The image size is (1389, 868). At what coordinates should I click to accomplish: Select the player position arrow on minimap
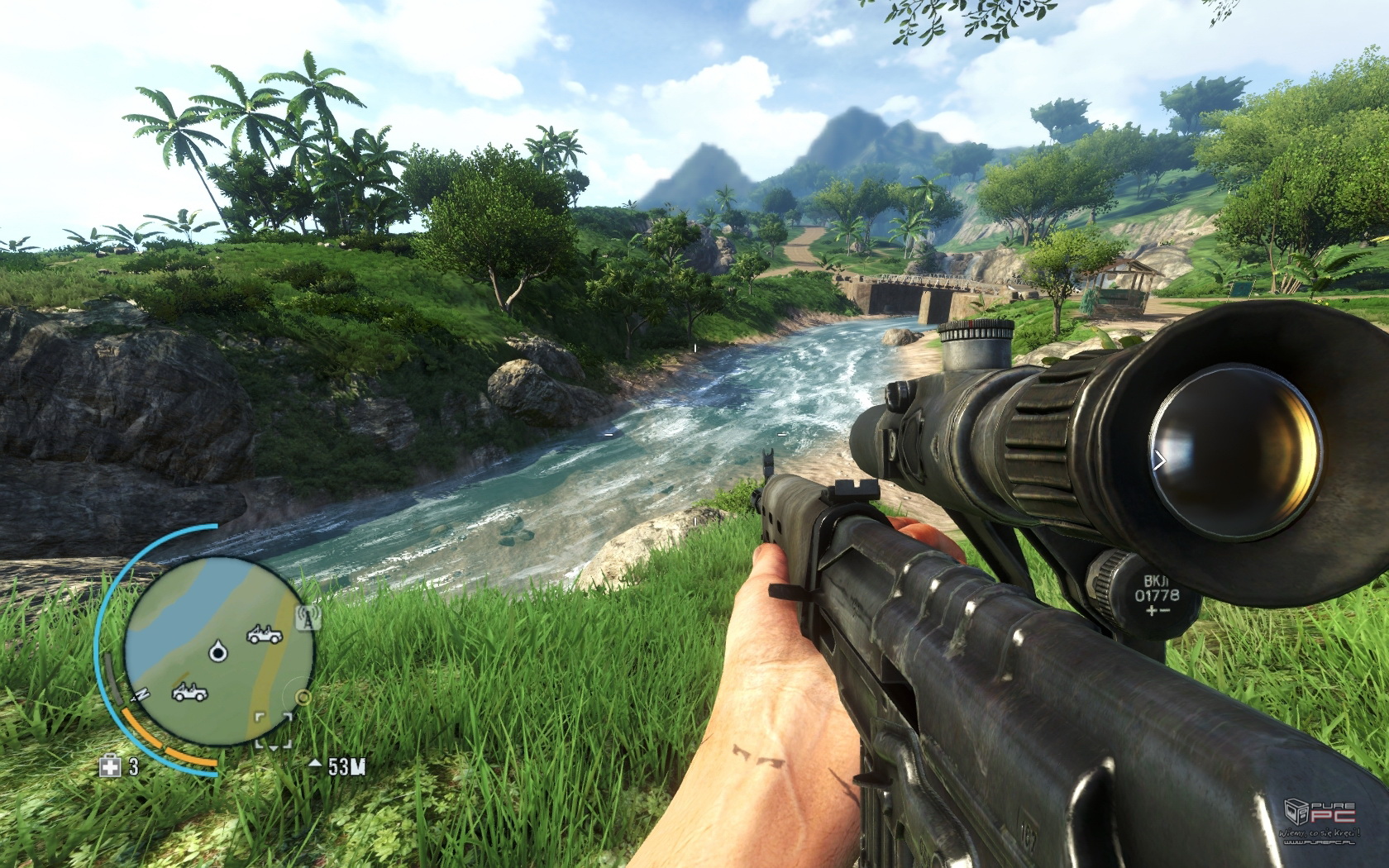click(x=217, y=652)
